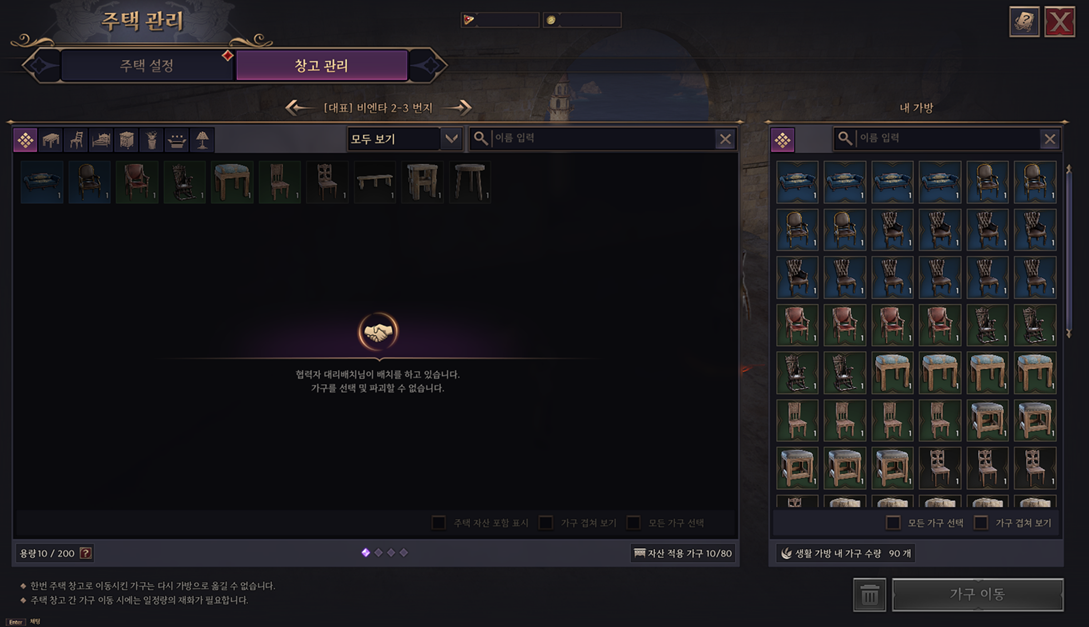Viewport: 1089px width, 627px height.
Task: Go to the previous house with the left arrow
Action: [297, 107]
